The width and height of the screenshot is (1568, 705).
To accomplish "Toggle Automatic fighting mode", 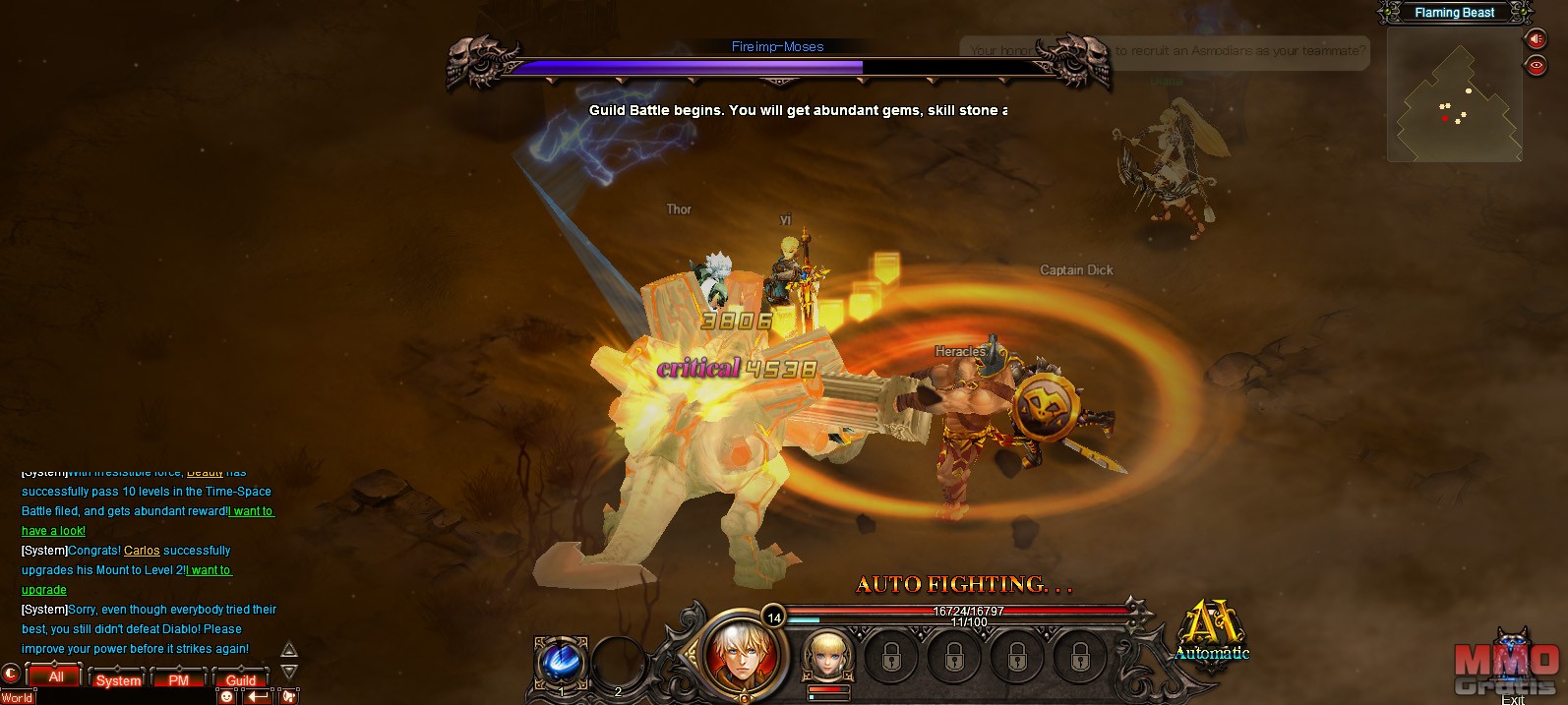I will pos(1211,632).
